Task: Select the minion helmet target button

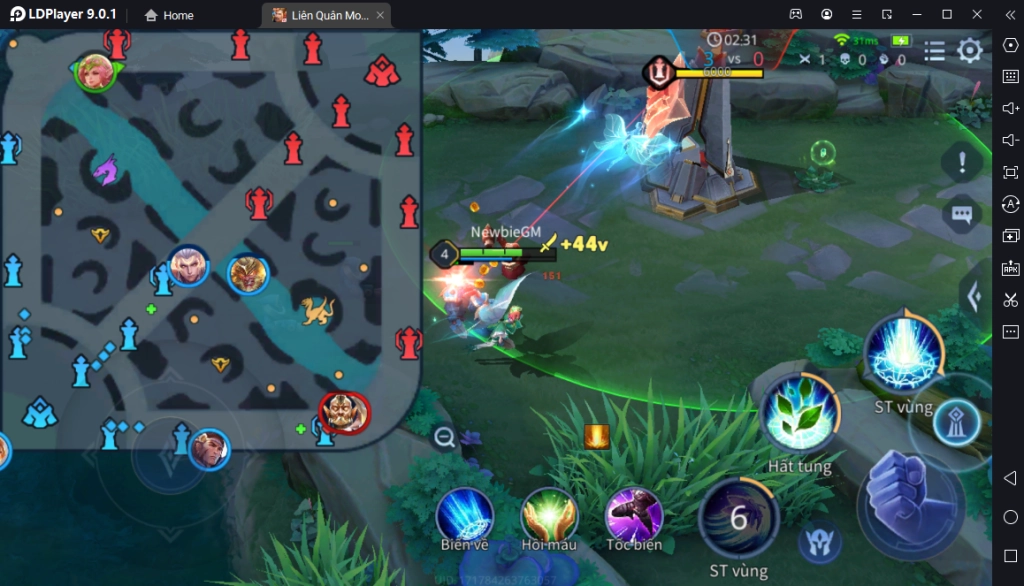Action: coord(817,541)
